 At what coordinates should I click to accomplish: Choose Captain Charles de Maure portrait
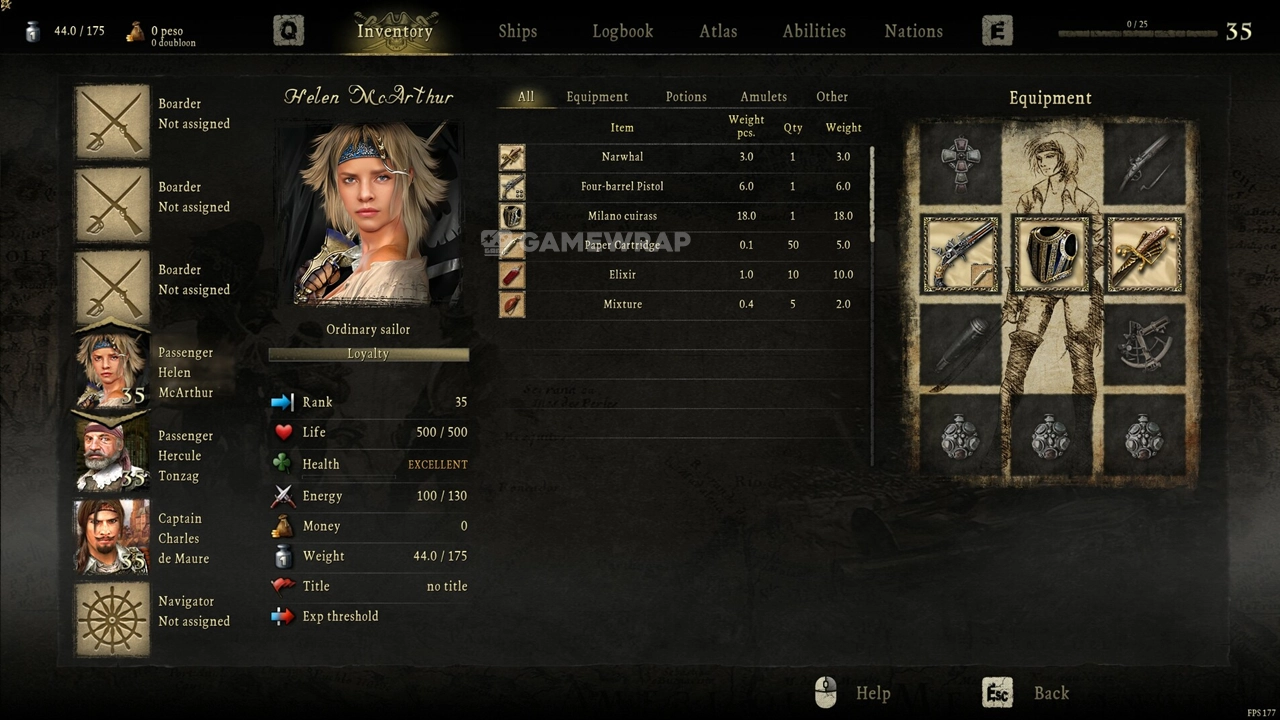tap(112, 538)
